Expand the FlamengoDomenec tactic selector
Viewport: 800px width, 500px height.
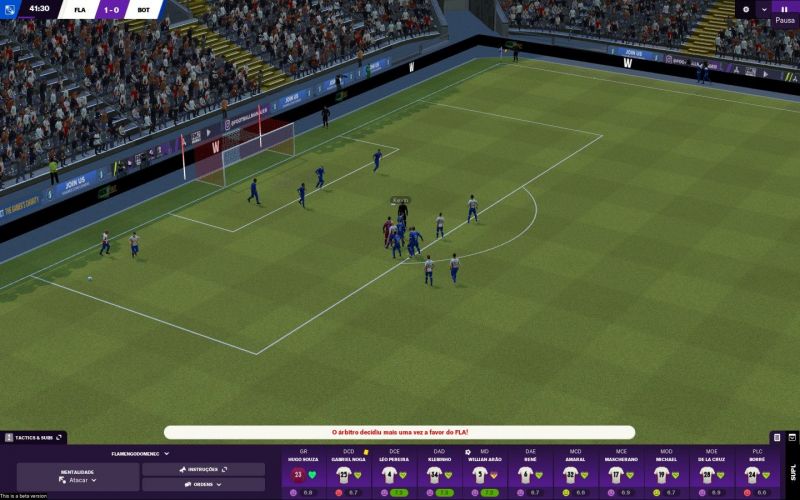[x=140, y=453]
